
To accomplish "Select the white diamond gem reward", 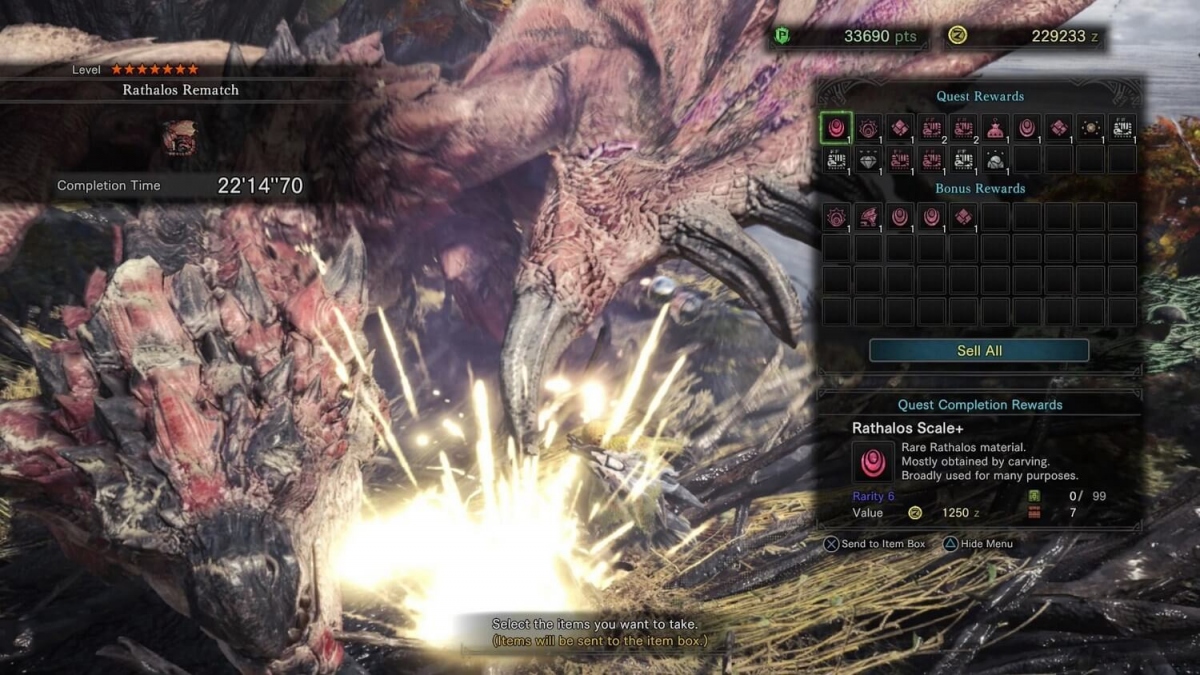I will pos(867,158).
